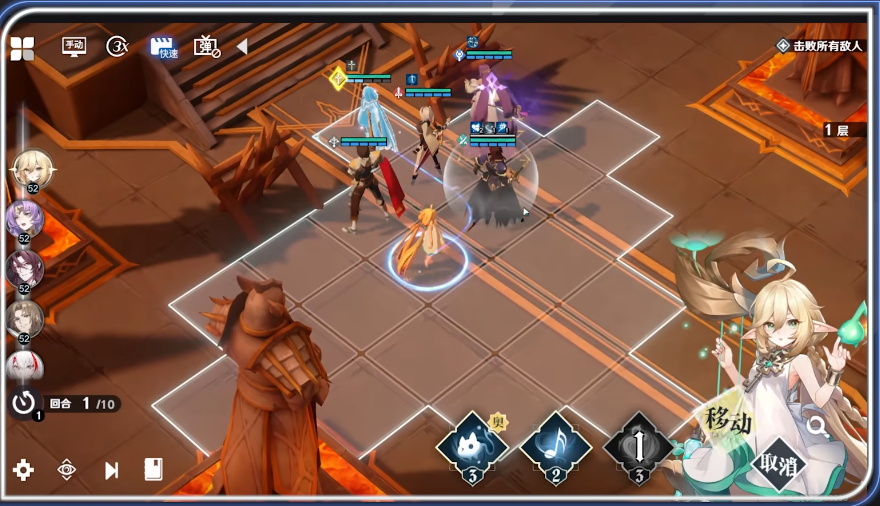Screen dimensions: 880x506
Task: Select the blonde elf portrait in turn order
Action: 31,169
